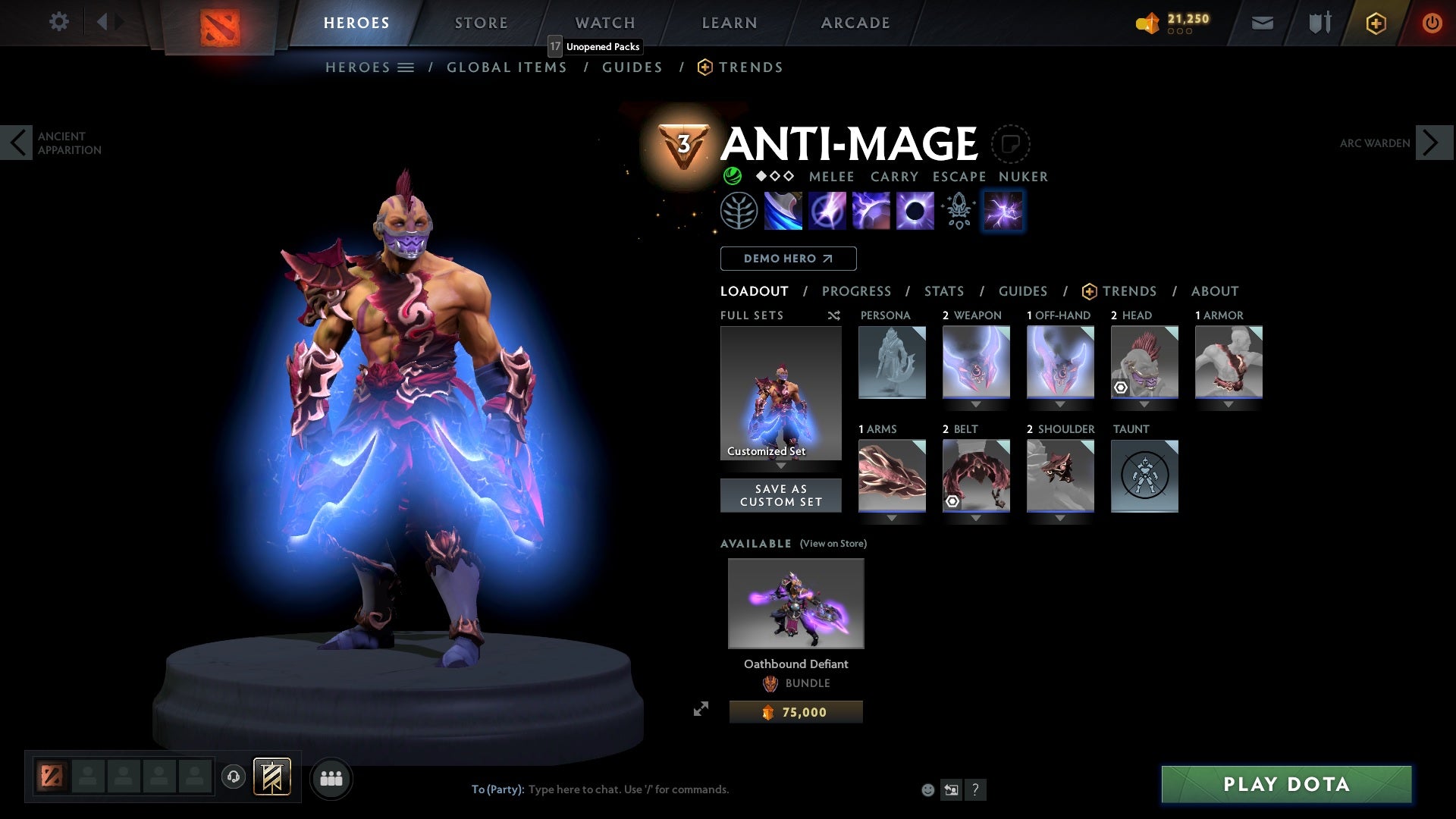Open the Mana Void ultimate icon
This screenshot has height=819, width=1456.
[914, 210]
